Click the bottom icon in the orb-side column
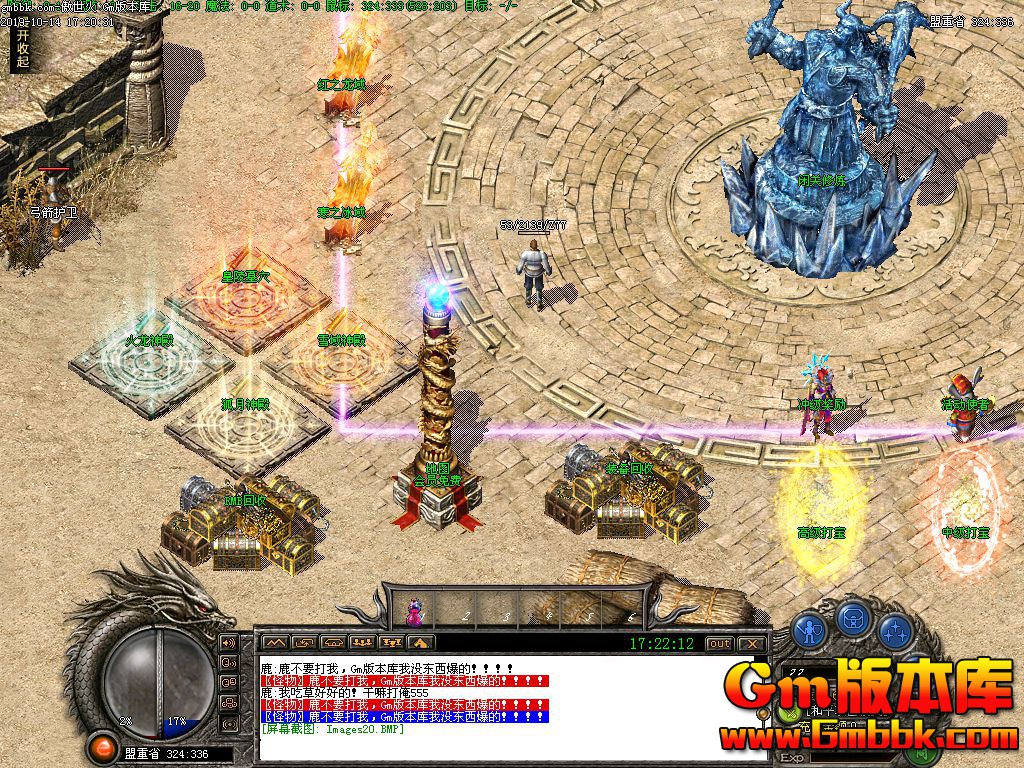This screenshot has width=1024, height=768. tap(228, 723)
